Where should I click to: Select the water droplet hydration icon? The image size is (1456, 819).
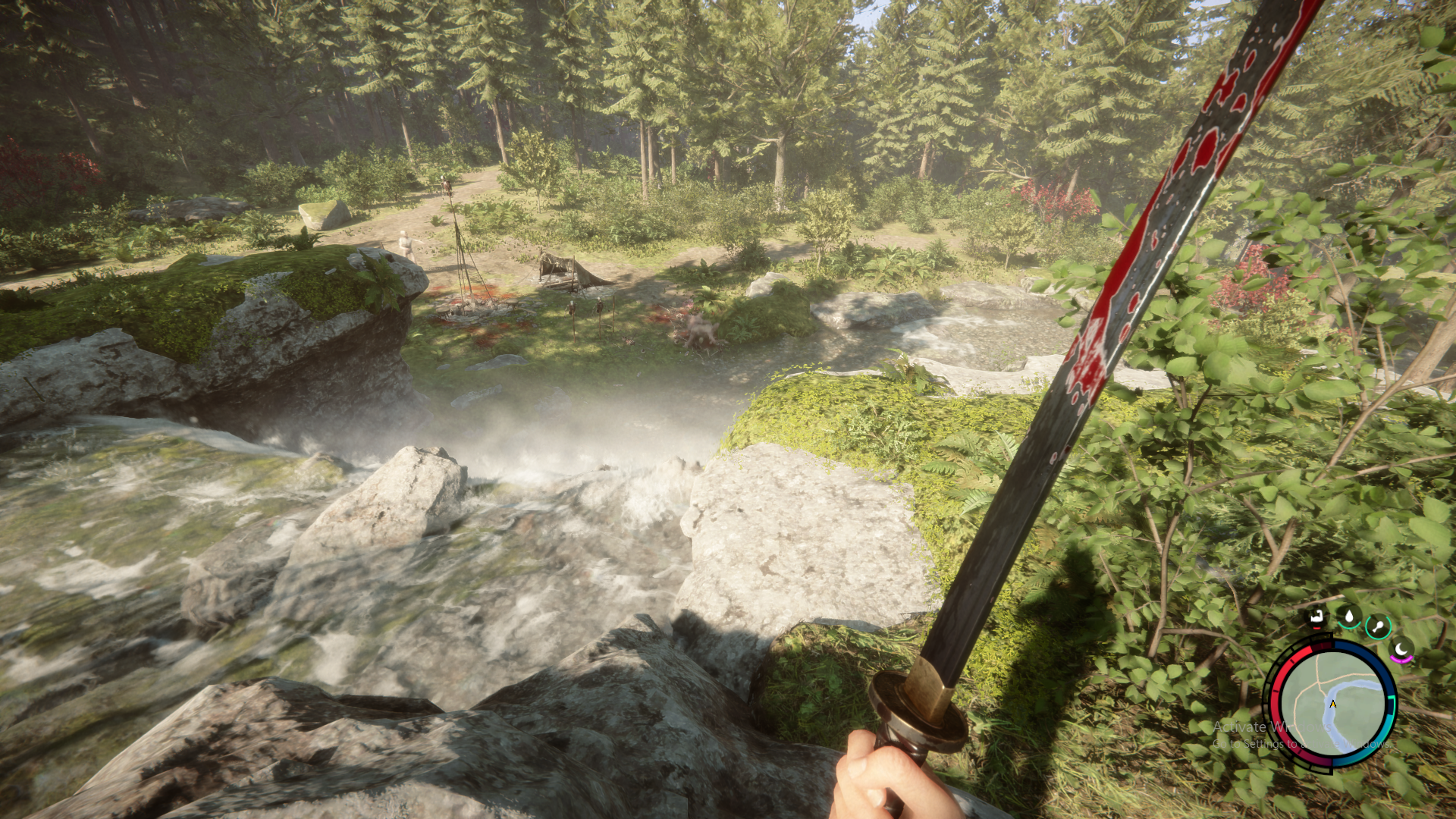tap(1350, 614)
